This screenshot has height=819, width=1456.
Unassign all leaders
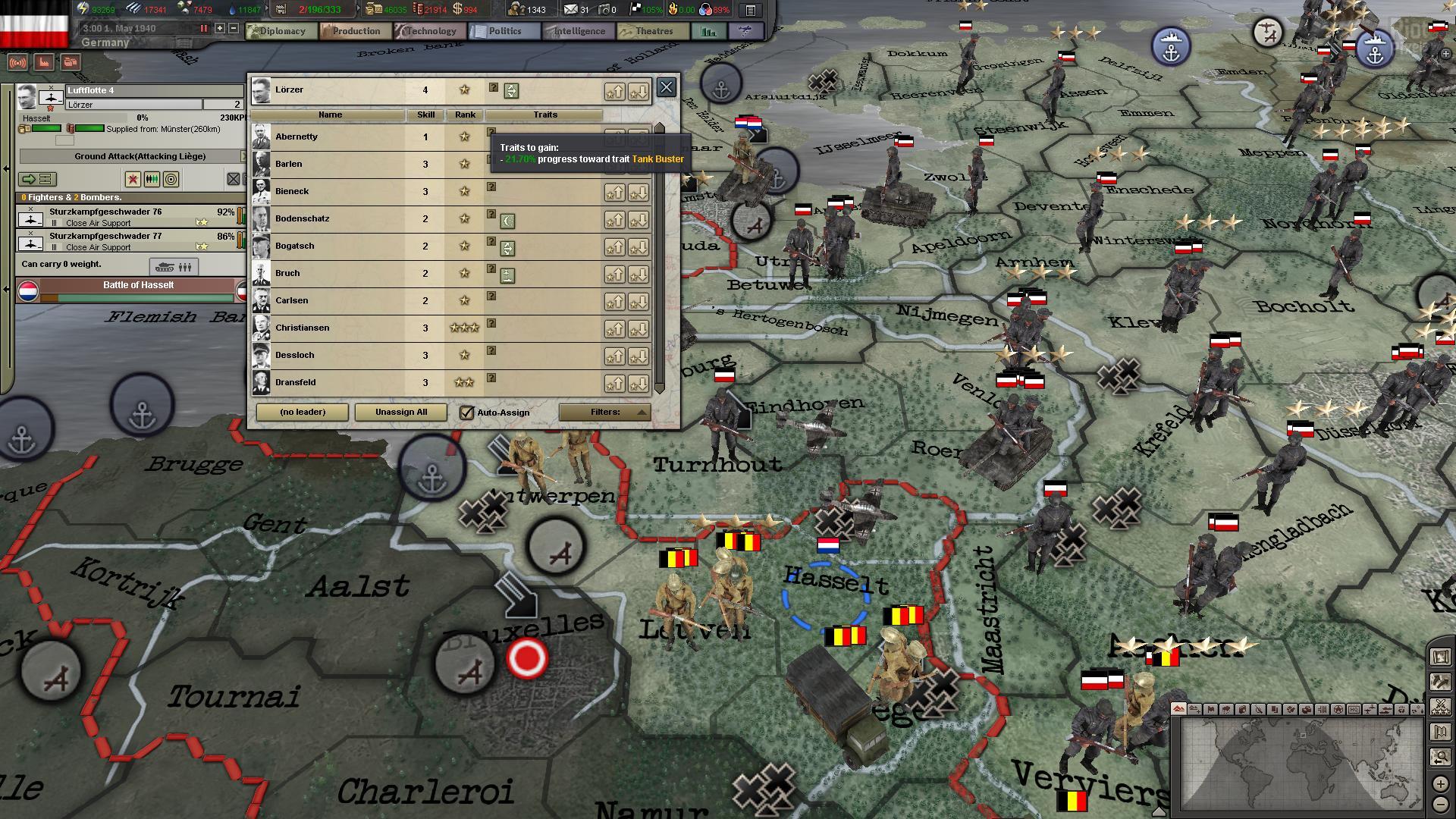click(x=401, y=413)
